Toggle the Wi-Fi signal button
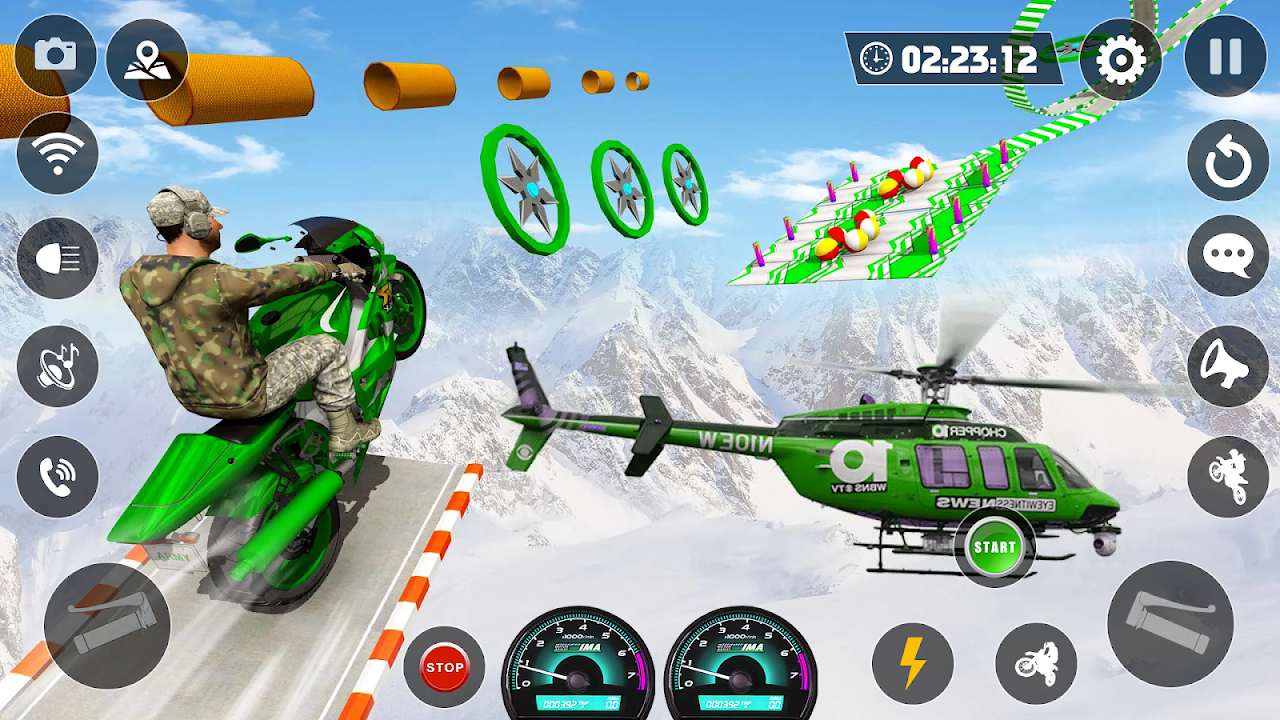This screenshot has height=720, width=1280. 58,153
